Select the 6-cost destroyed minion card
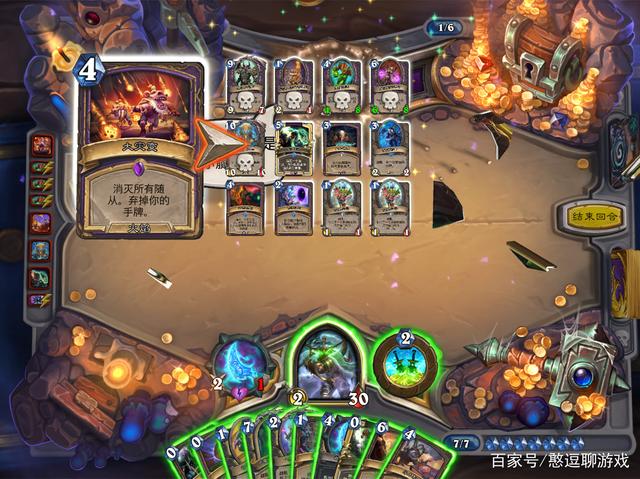This screenshot has height=479, width=640. tap(390, 86)
